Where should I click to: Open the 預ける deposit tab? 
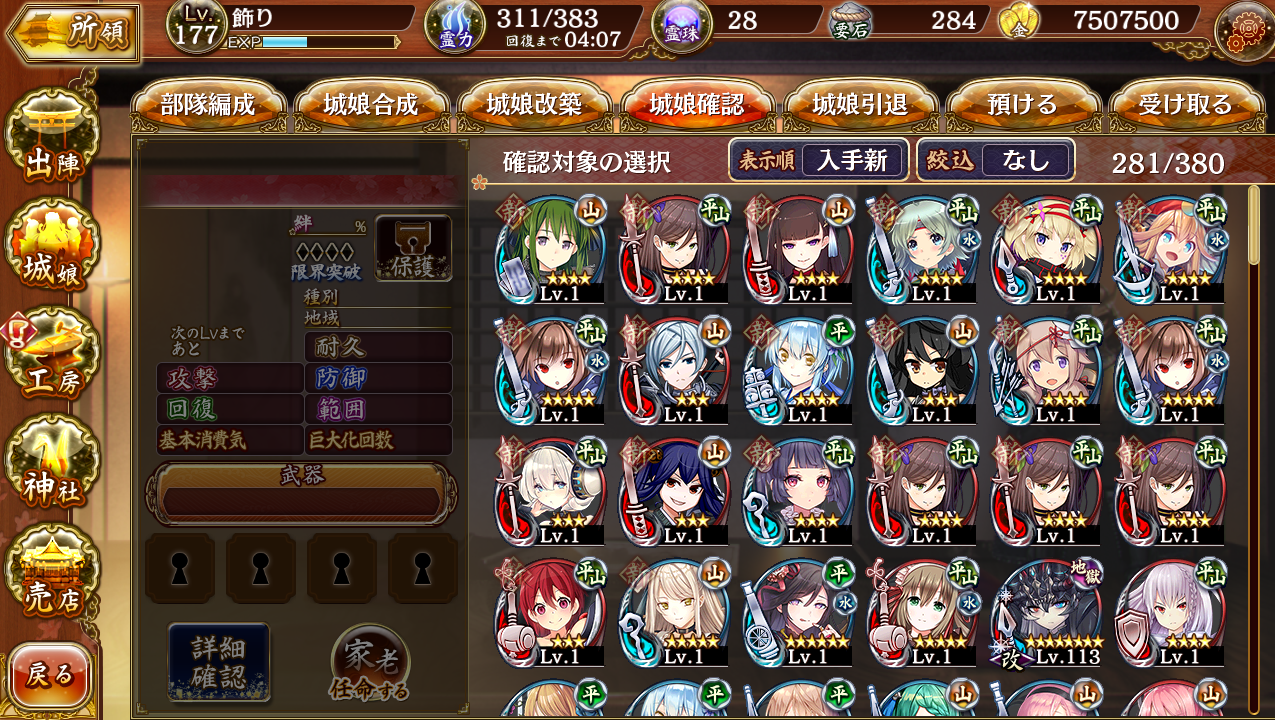point(1022,105)
